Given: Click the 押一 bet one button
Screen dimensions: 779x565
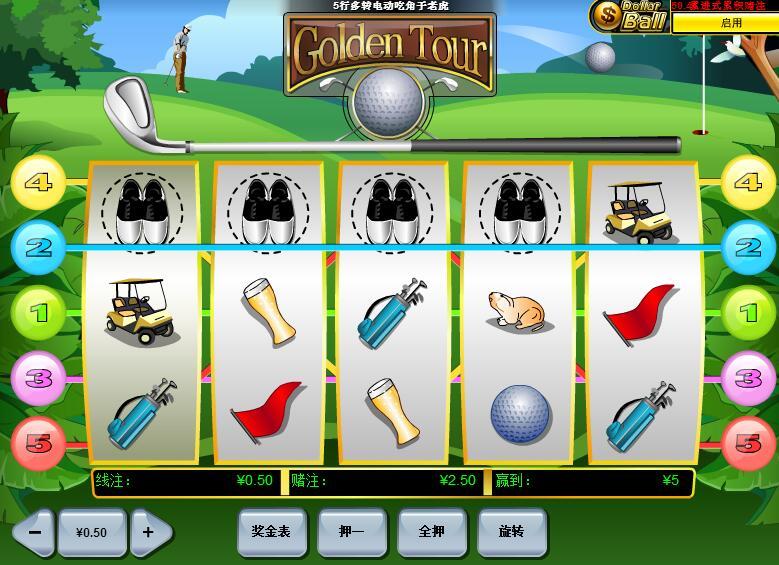Looking at the screenshot, I should coord(351,532).
